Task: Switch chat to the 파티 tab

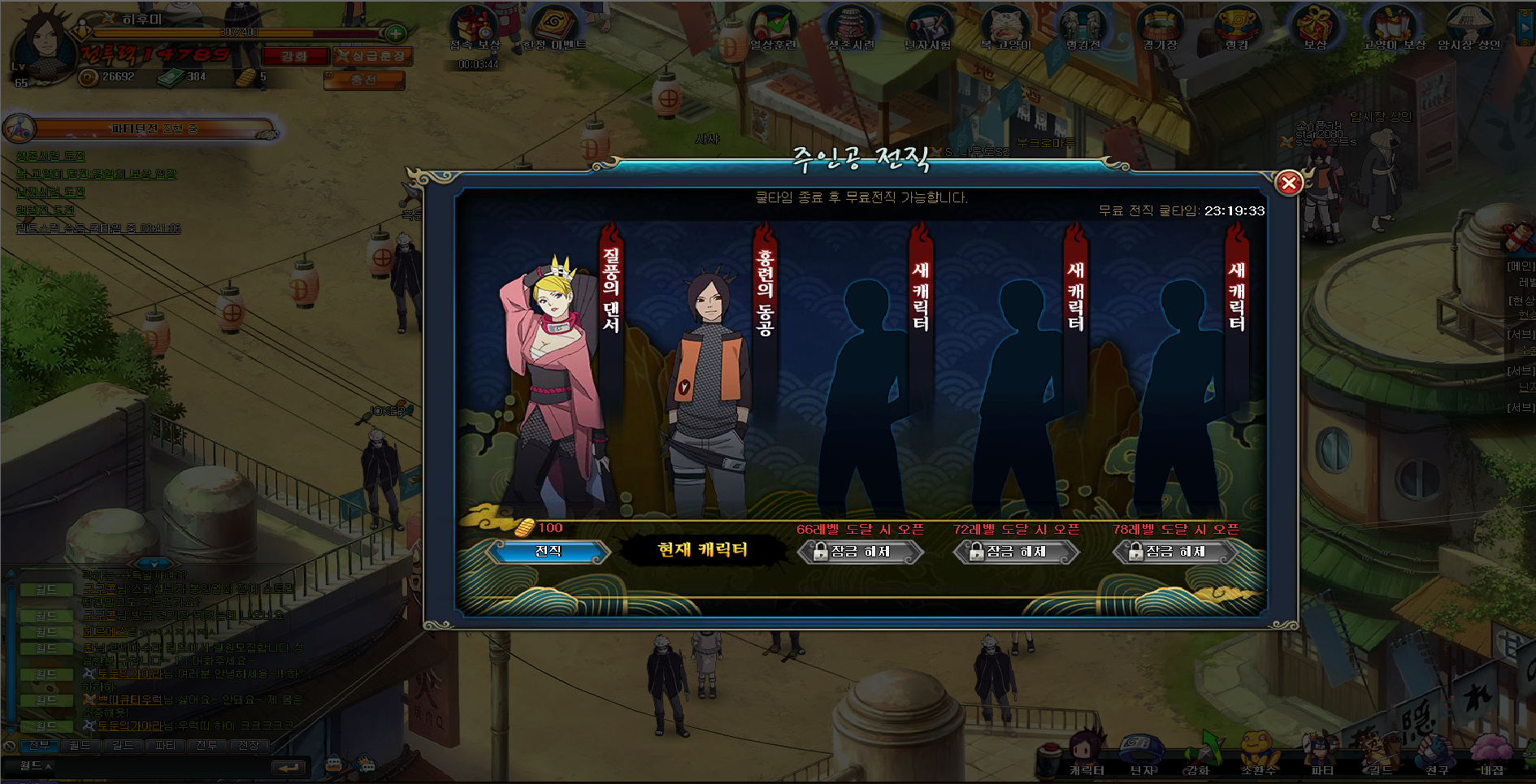Action: pyautogui.click(x=165, y=745)
